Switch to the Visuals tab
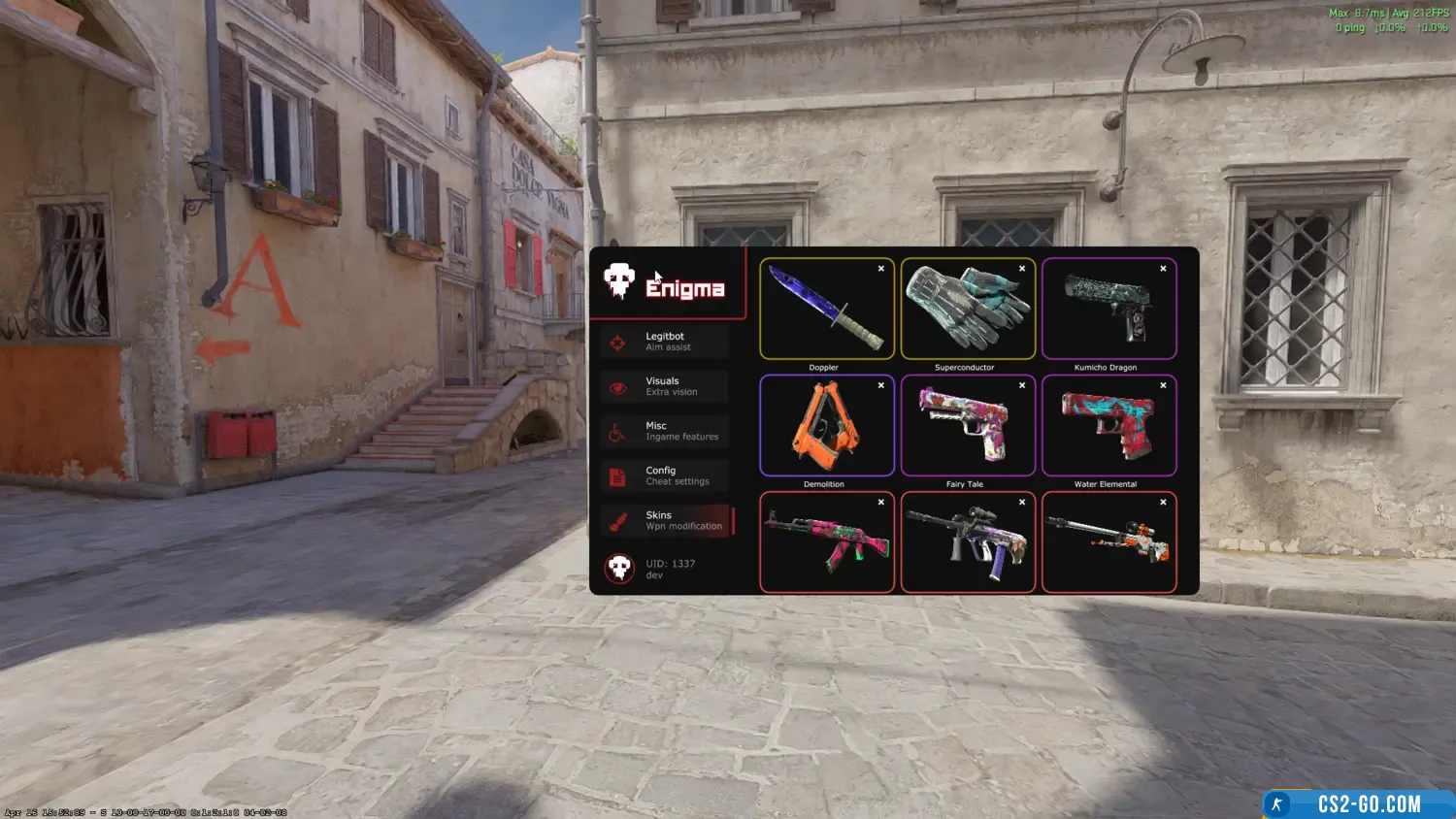This screenshot has height=819, width=1456. [665, 386]
